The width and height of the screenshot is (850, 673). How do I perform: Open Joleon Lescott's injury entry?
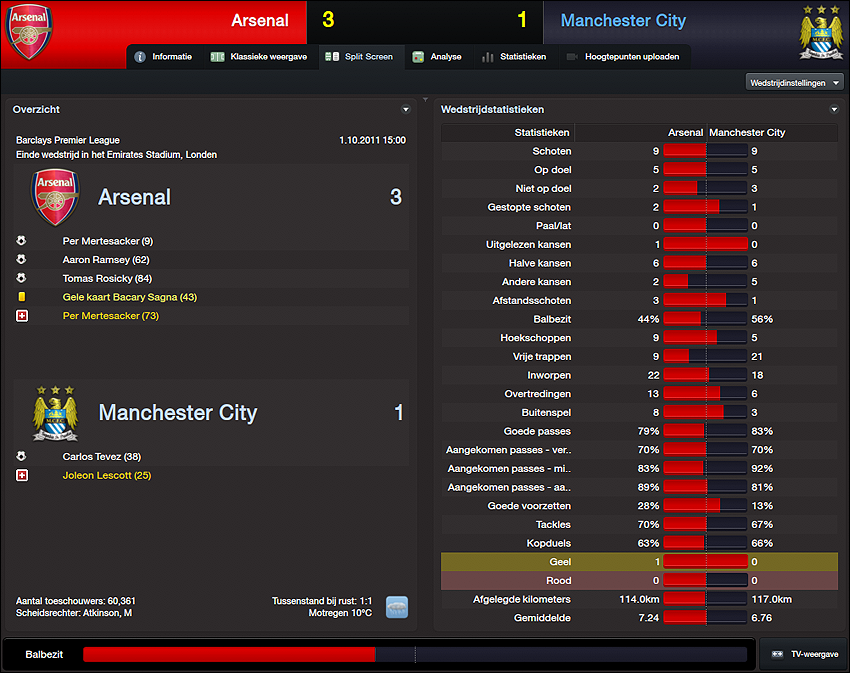pyautogui.click(x=106, y=475)
